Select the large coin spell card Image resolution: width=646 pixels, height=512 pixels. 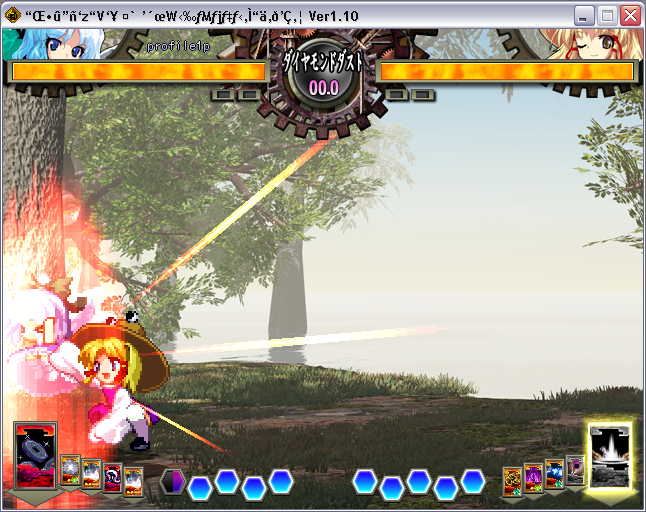[x=36, y=456]
